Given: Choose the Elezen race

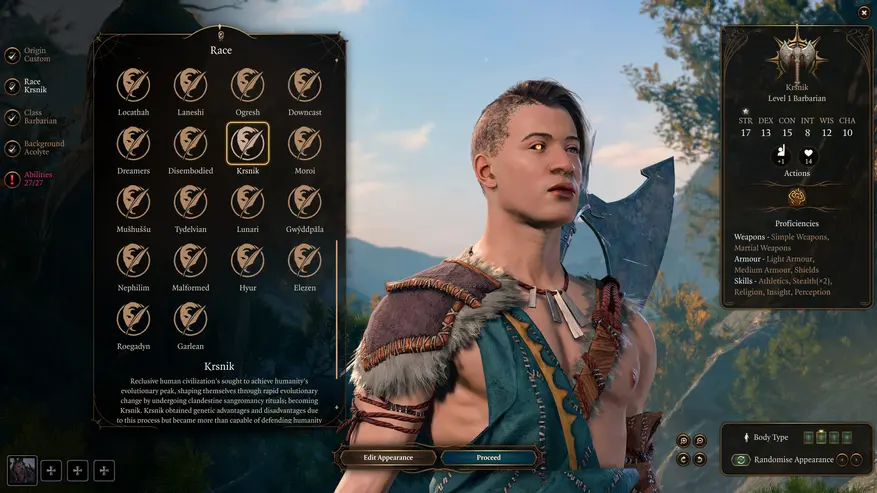Looking at the screenshot, I should (305, 260).
